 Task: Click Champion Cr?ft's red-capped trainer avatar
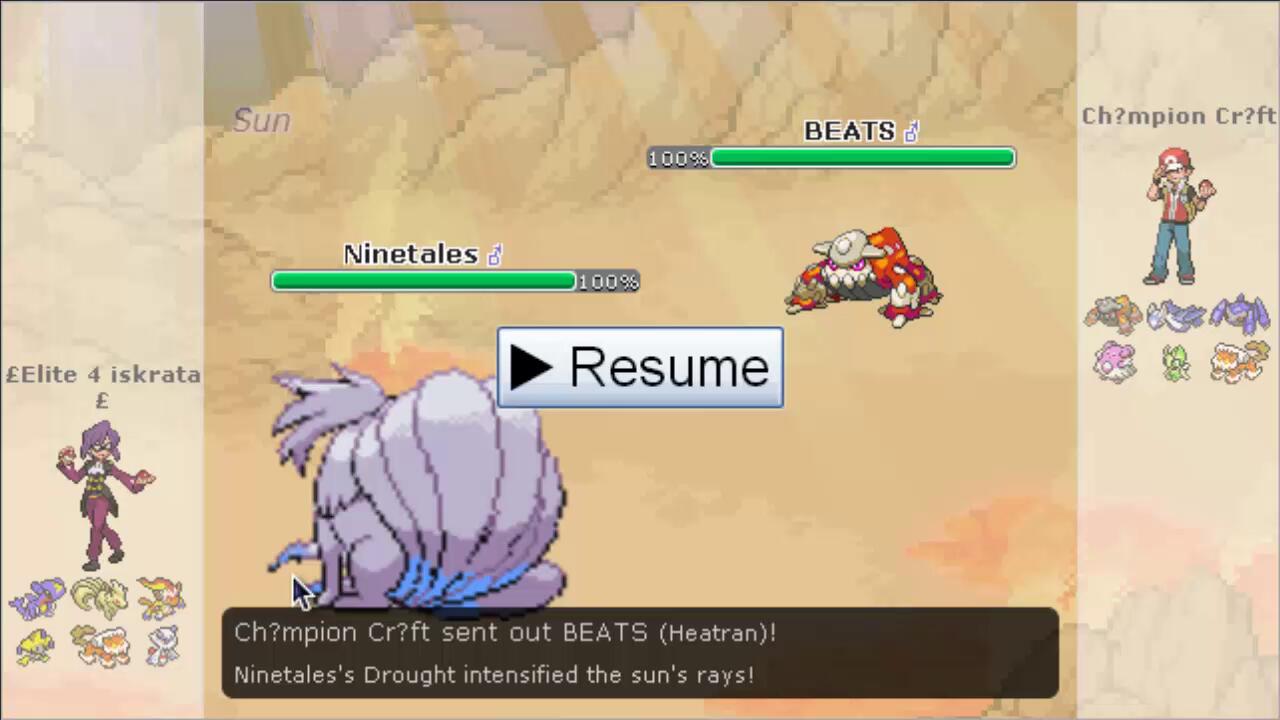point(1178,216)
